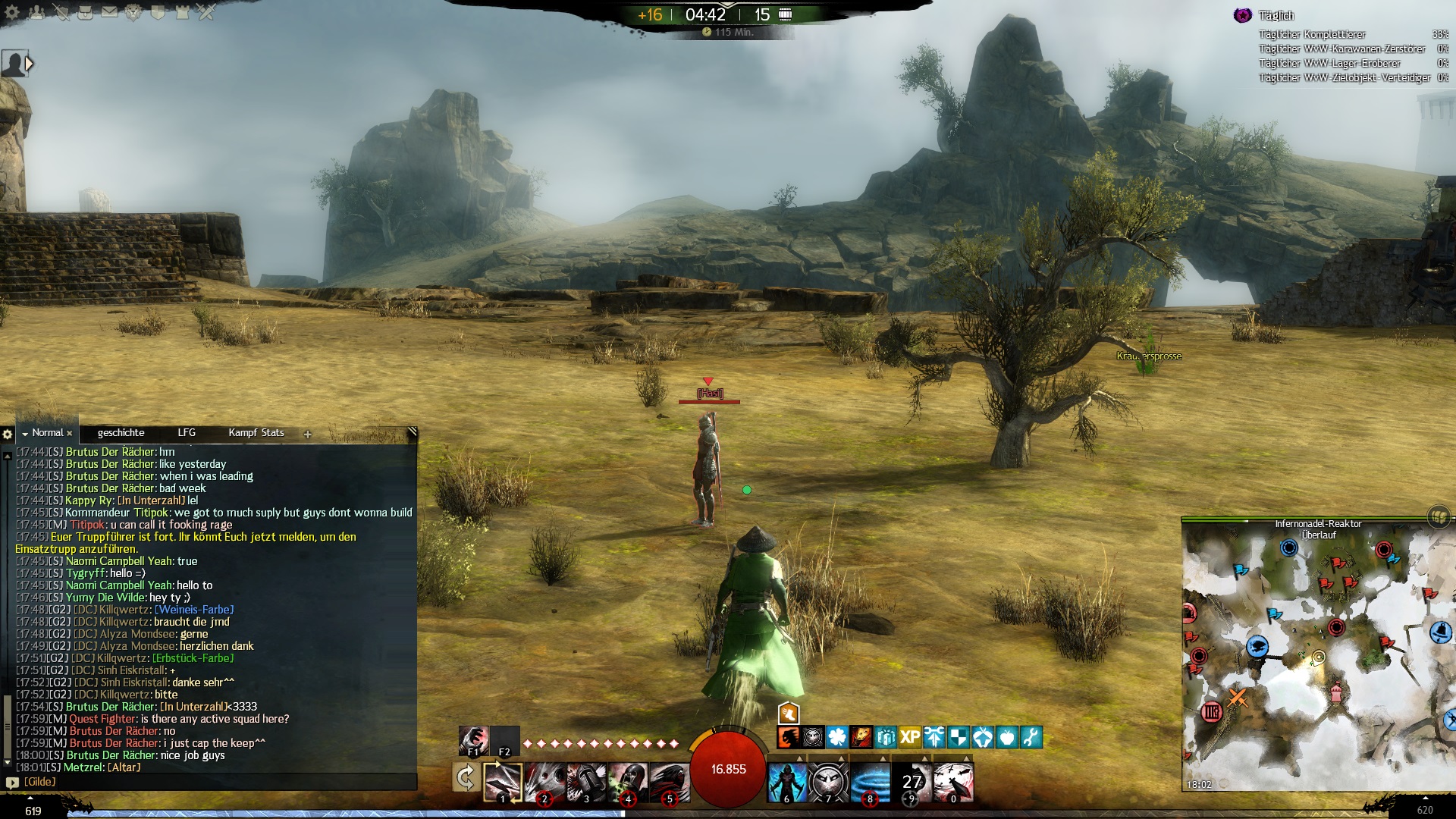The width and height of the screenshot is (1456, 819).
Task: Add a new chat tab
Action: coord(307,435)
